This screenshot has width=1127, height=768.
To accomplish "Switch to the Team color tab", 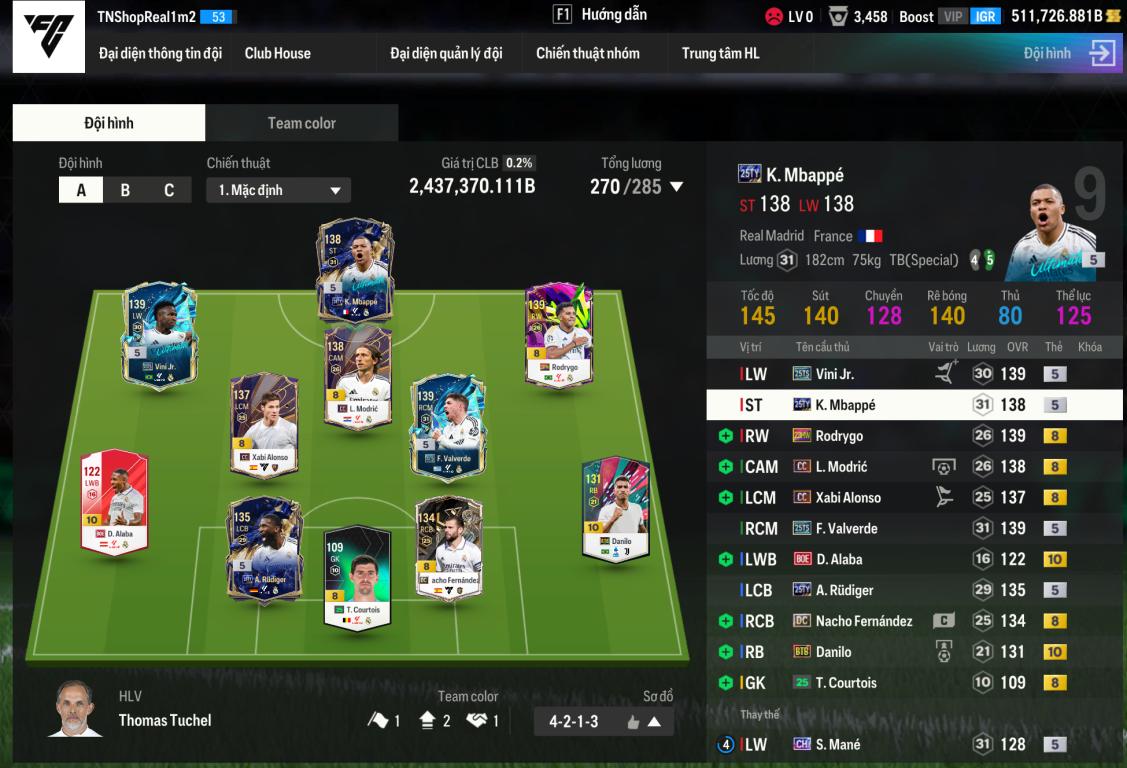I will tap(301, 123).
